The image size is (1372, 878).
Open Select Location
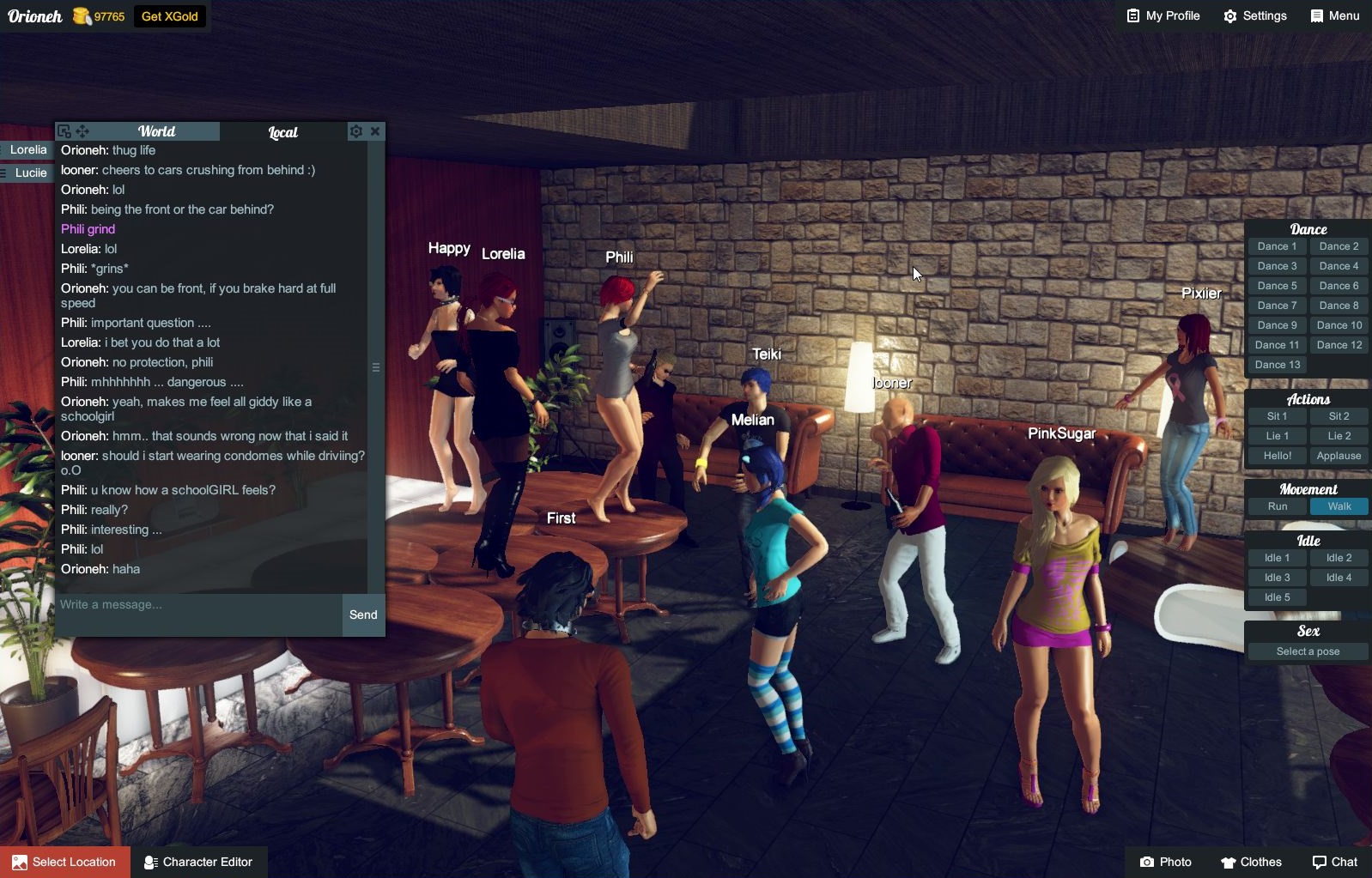[65, 862]
